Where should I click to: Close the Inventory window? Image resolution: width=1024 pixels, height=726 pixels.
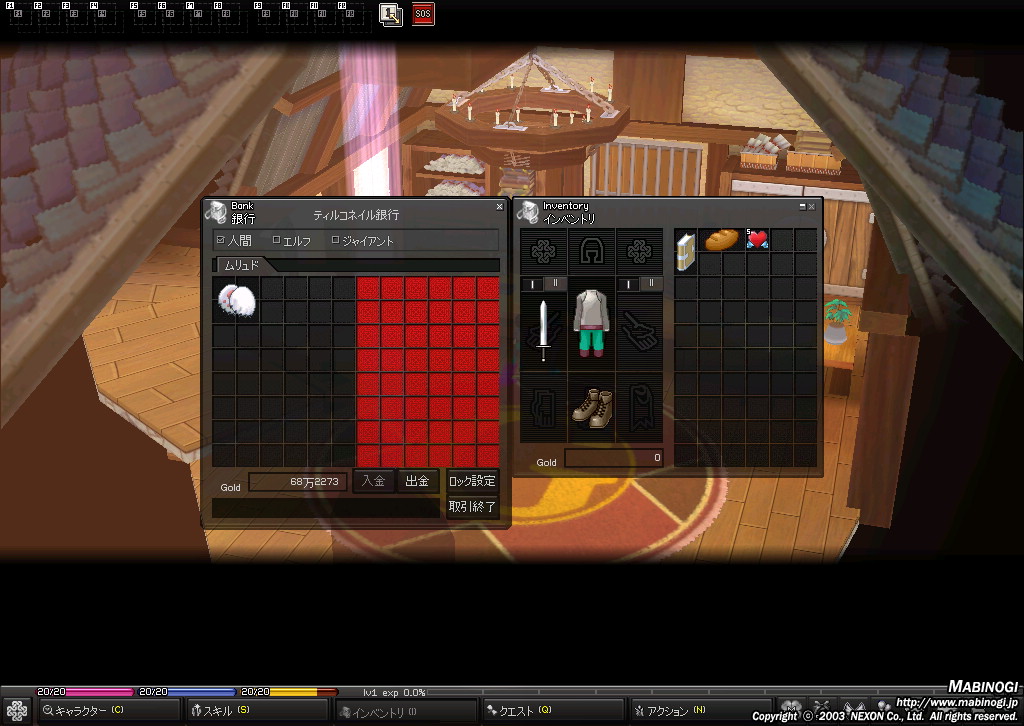[812, 207]
